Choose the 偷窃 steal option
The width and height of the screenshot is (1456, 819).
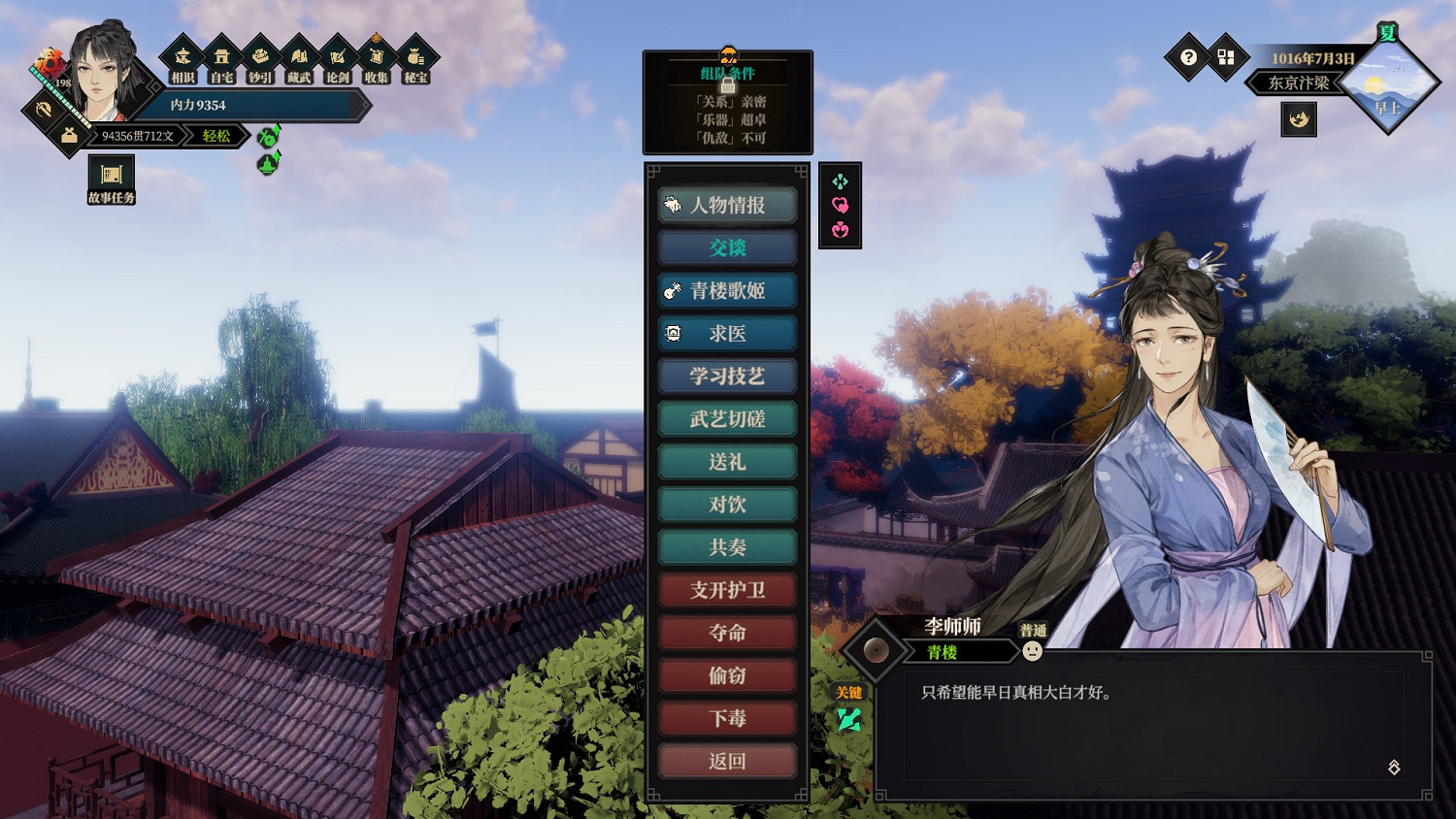point(727,675)
